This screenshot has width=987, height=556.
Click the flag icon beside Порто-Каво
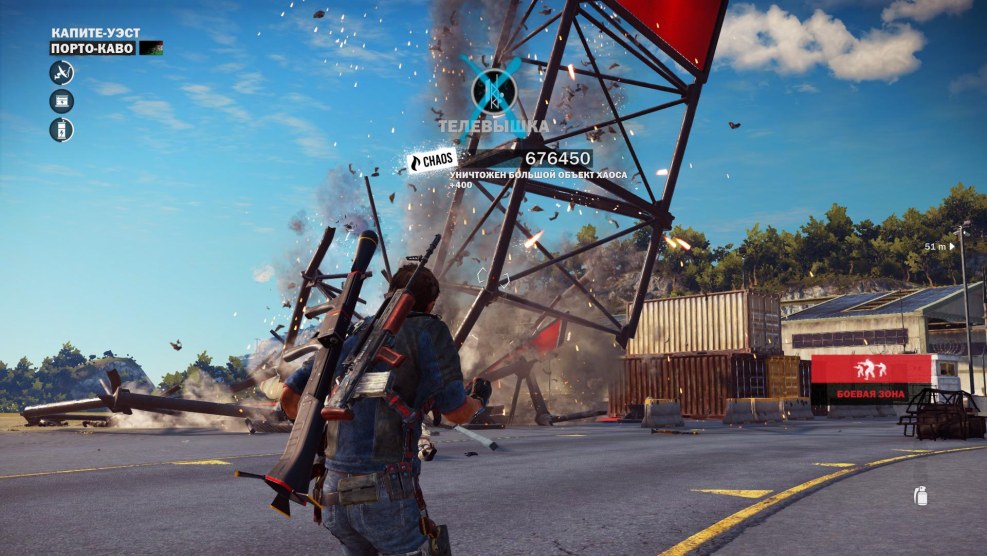(x=151, y=48)
